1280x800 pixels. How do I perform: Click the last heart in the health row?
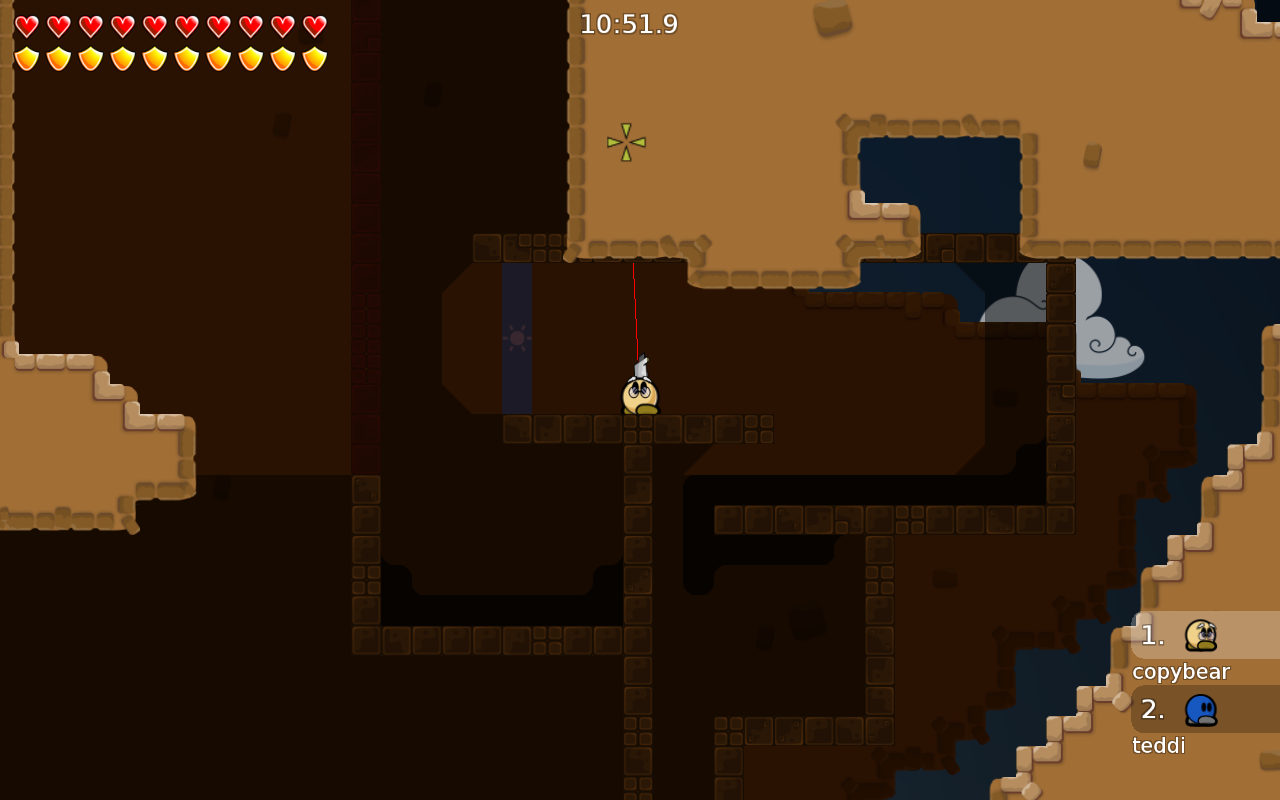click(x=315, y=24)
